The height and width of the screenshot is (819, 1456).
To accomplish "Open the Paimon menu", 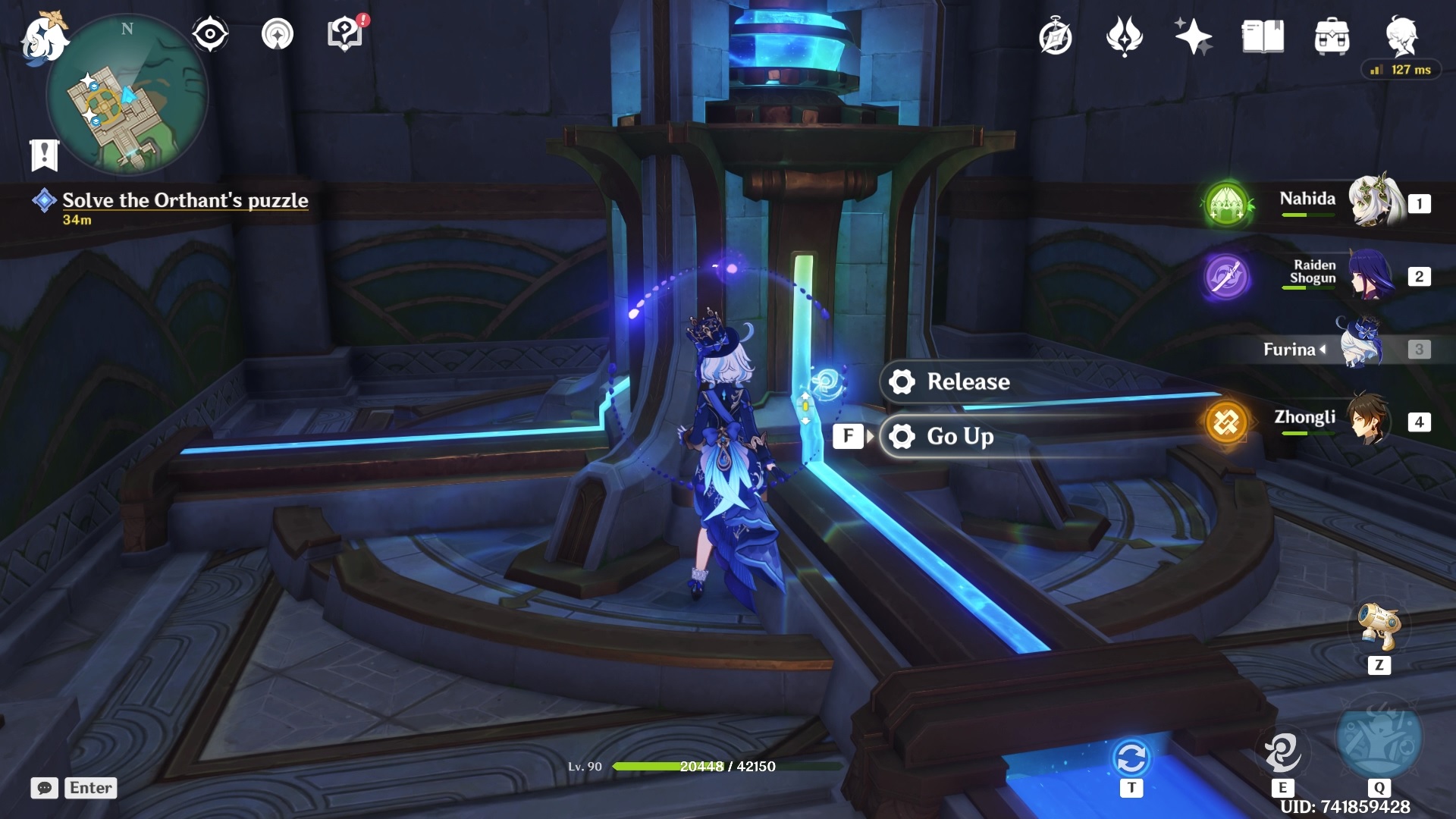I will coord(43,38).
